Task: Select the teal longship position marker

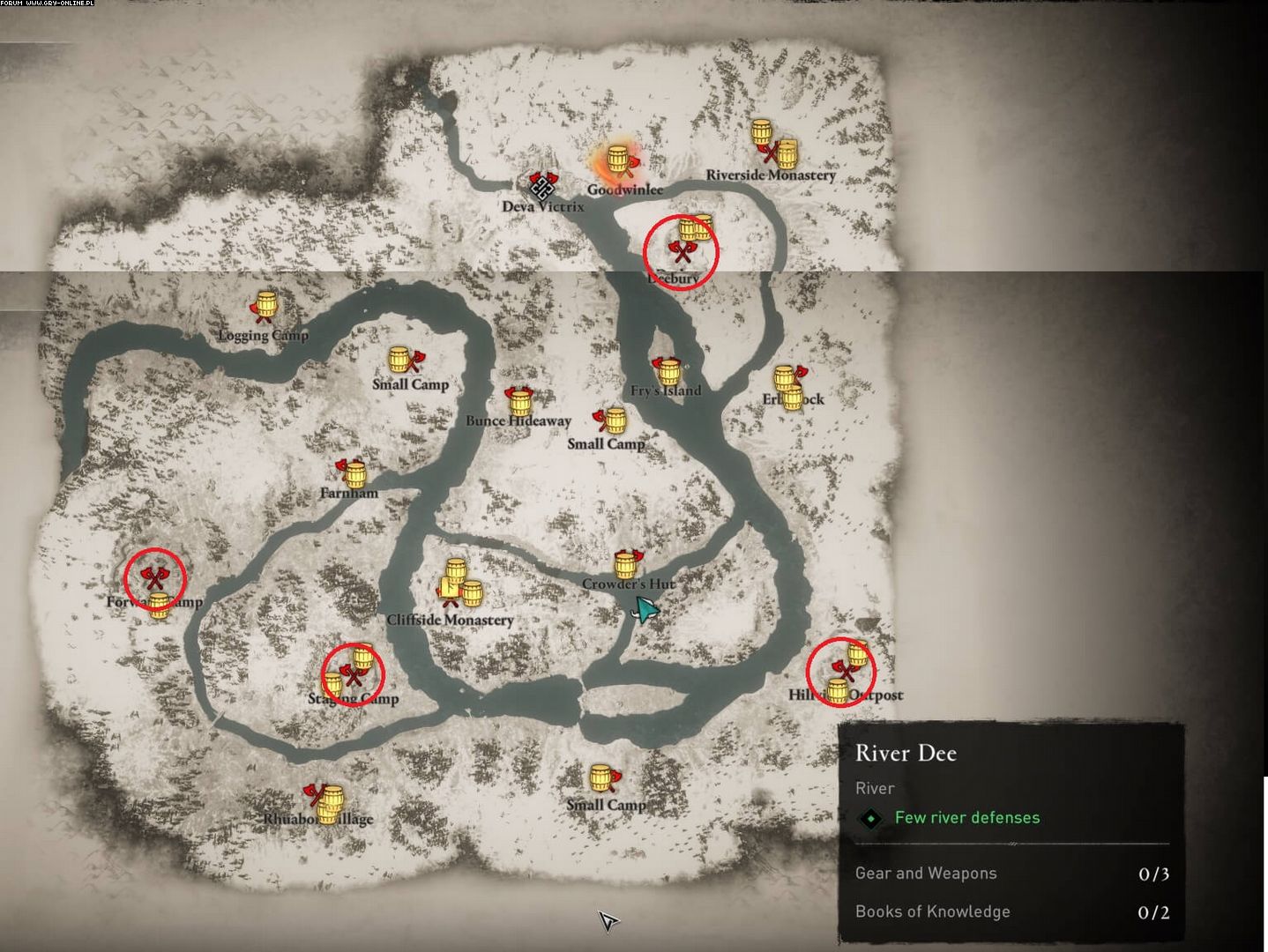Action: (645, 609)
